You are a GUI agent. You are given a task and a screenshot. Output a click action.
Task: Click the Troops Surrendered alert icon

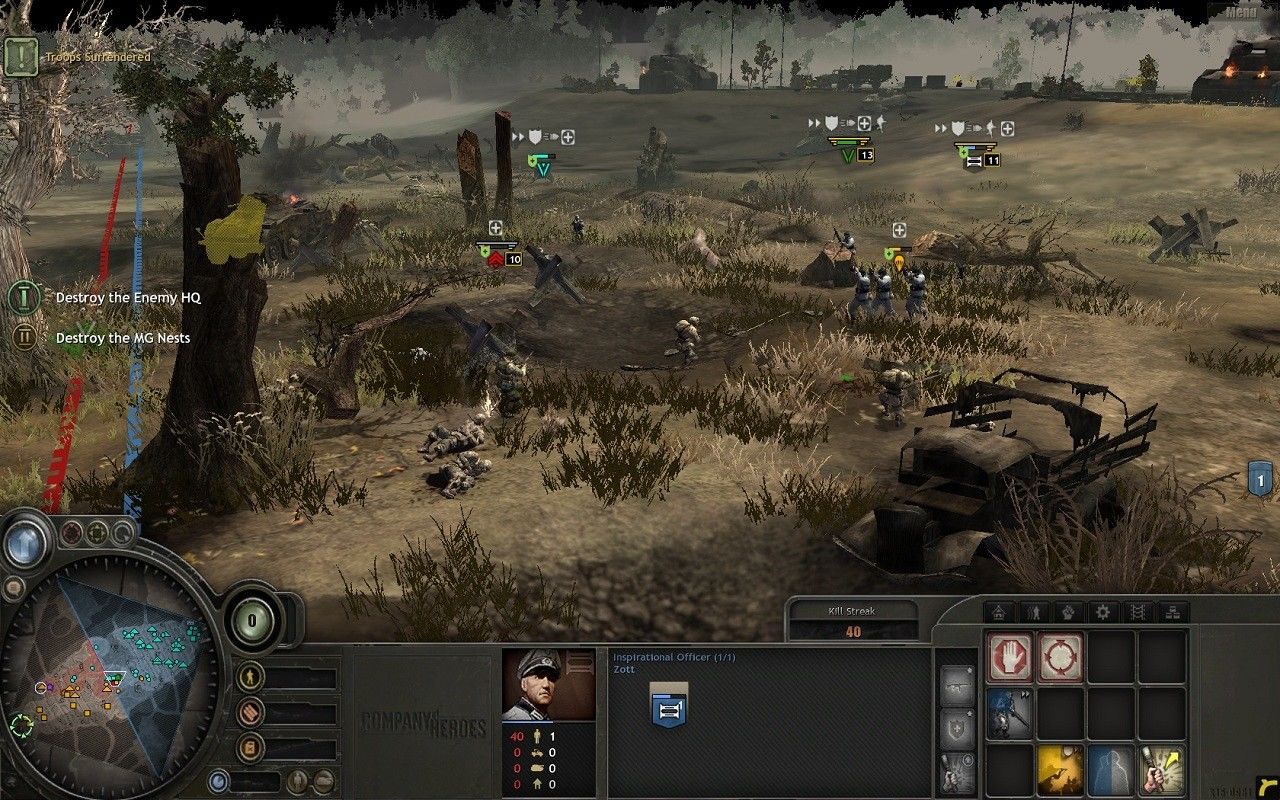click(x=20, y=57)
